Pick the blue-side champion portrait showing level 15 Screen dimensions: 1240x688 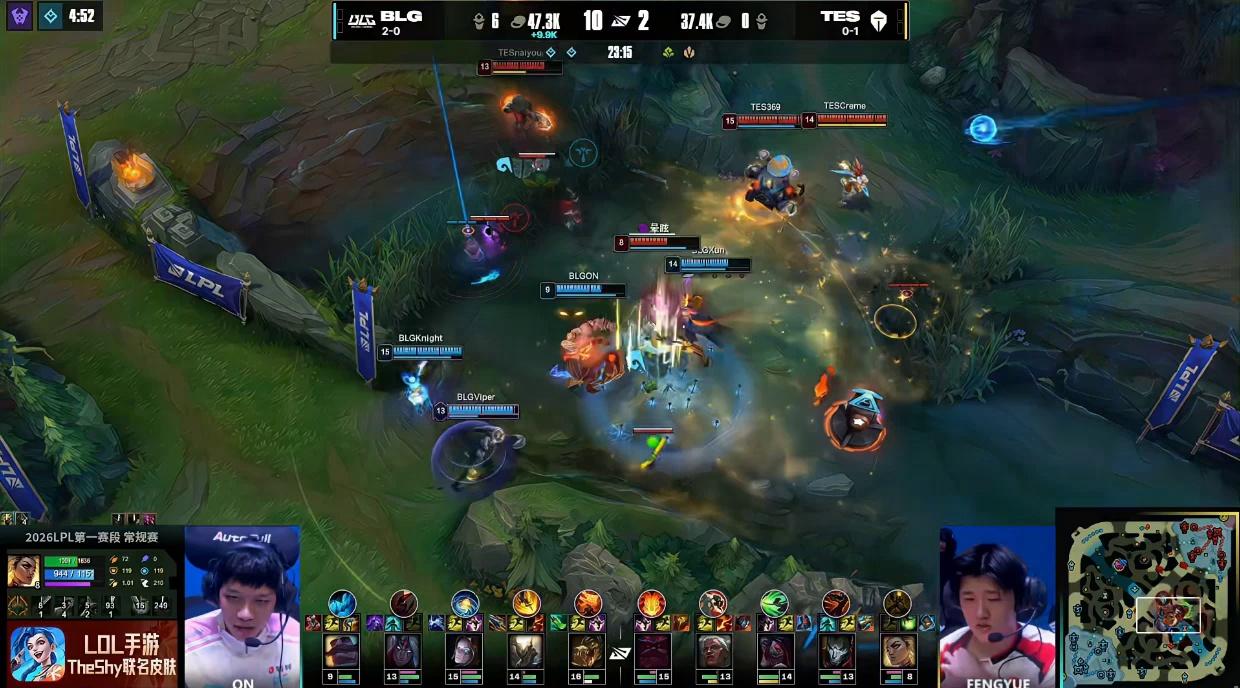(x=464, y=650)
